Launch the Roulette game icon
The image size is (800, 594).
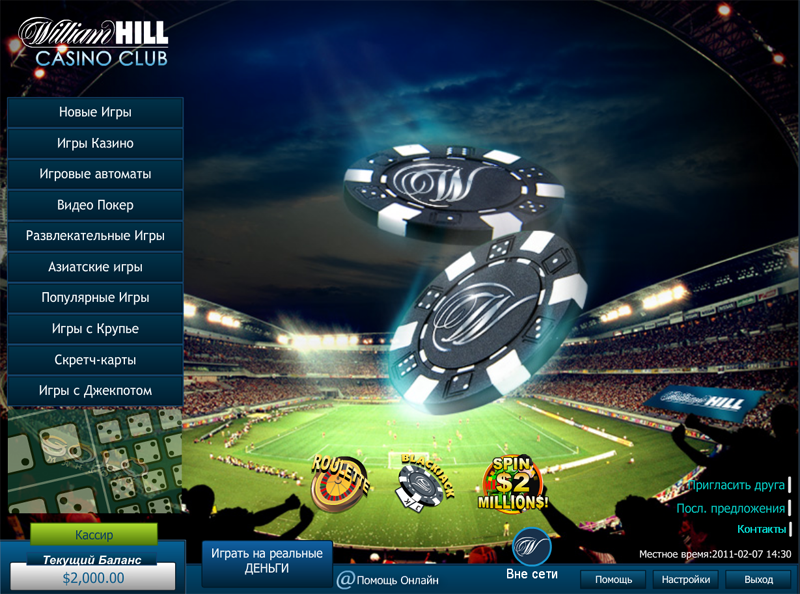[x=339, y=482]
